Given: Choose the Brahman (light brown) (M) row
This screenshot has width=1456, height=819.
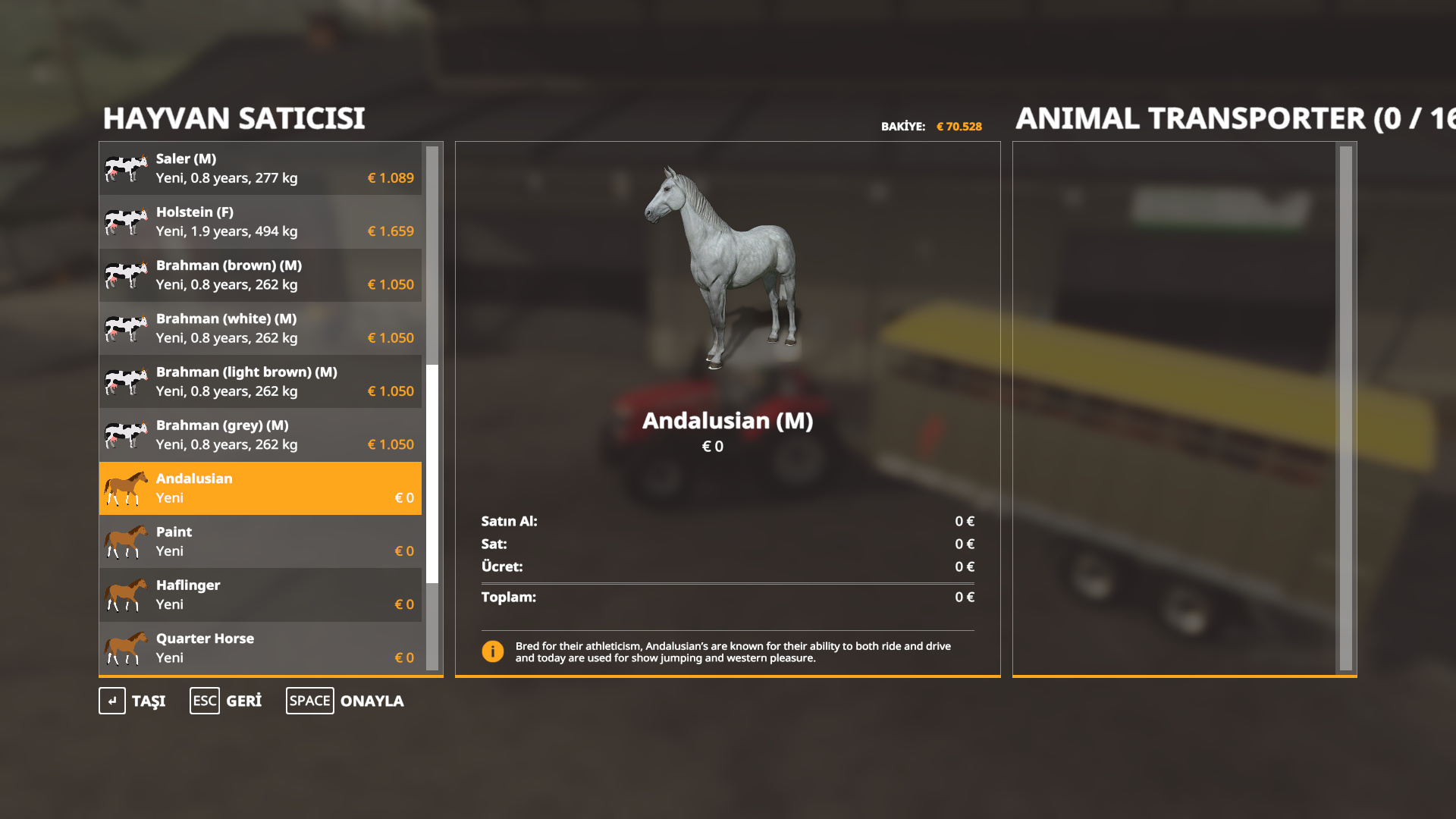Looking at the screenshot, I should click(x=260, y=381).
